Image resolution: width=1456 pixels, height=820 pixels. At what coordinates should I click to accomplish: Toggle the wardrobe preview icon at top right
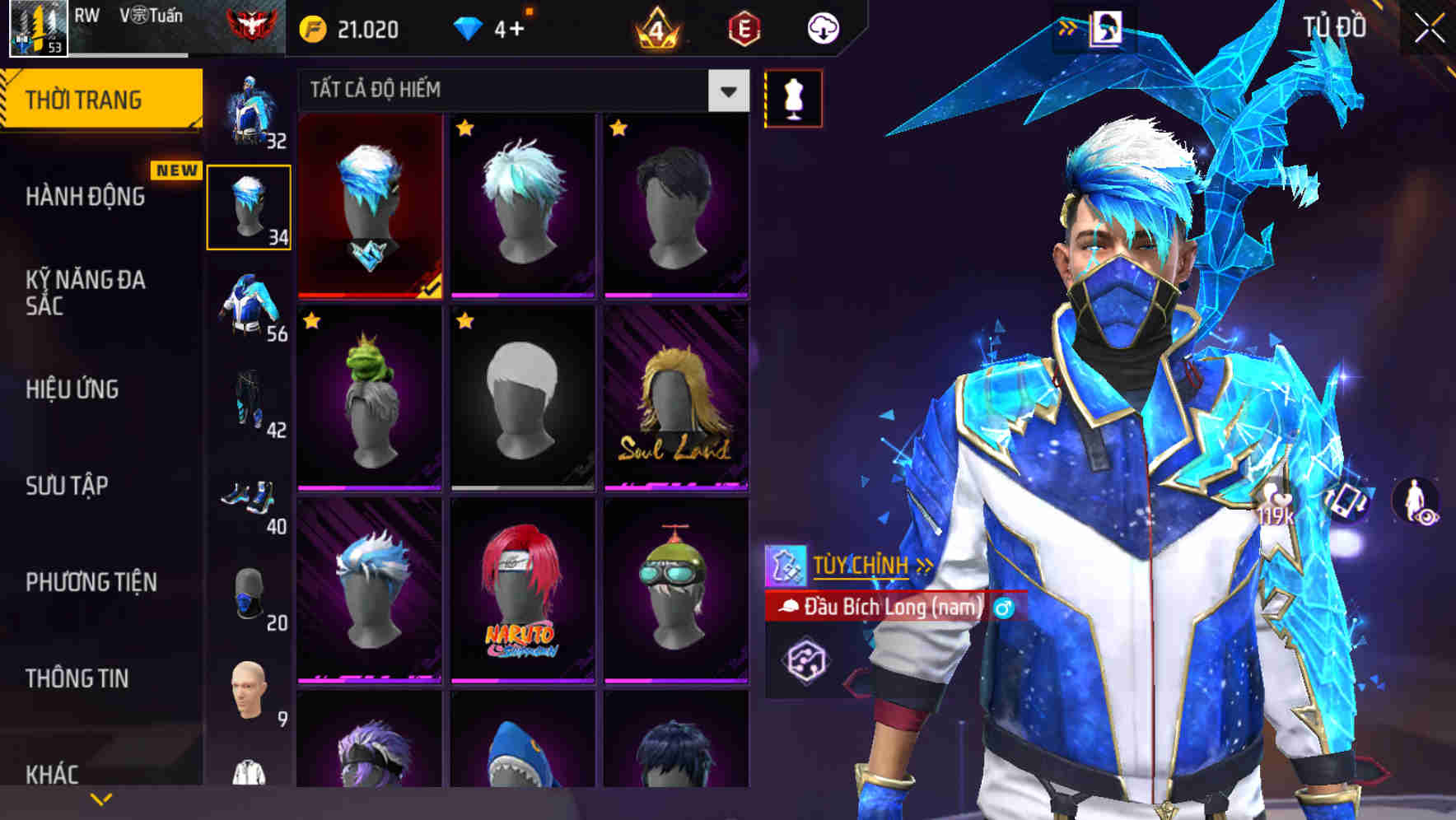pos(1106,26)
